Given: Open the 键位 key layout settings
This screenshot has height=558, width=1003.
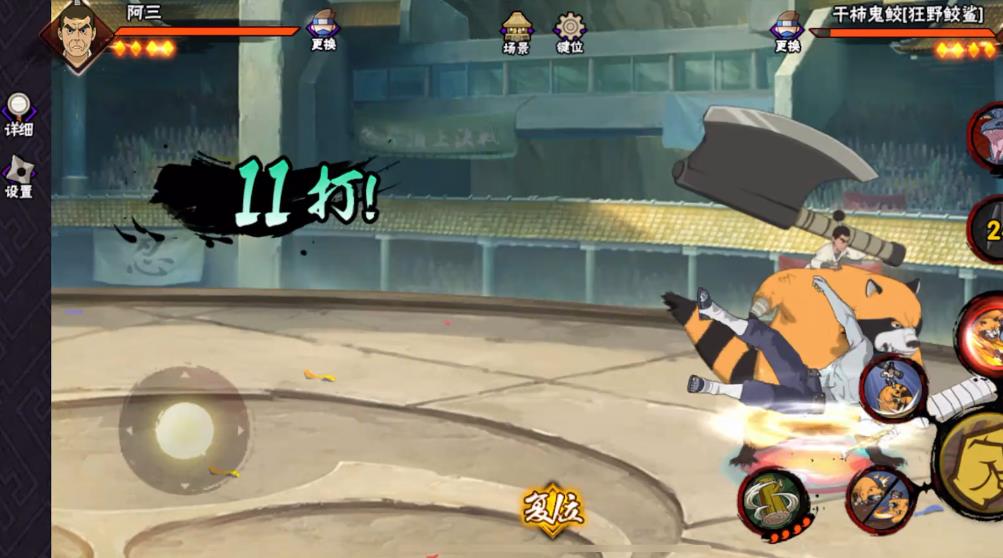Looking at the screenshot, I should click(x=570, y=32).
